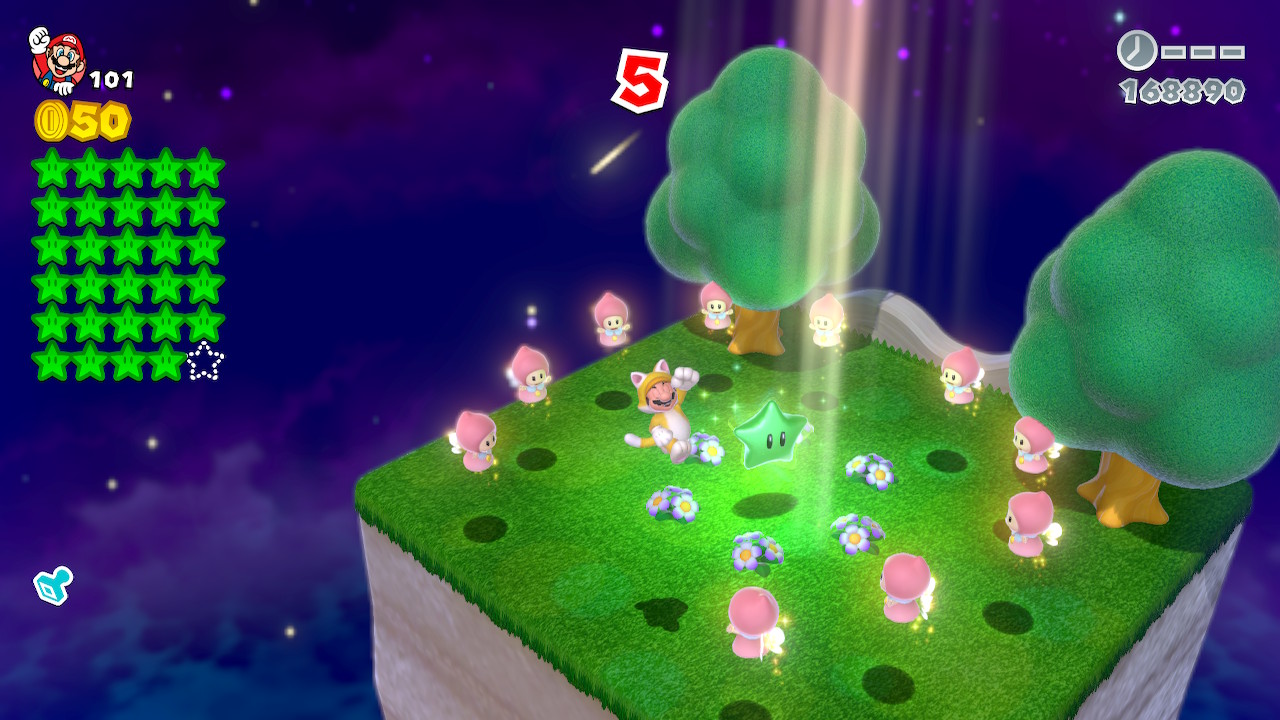Select the cyan stamp collectible icon

(x=52, y=585)
